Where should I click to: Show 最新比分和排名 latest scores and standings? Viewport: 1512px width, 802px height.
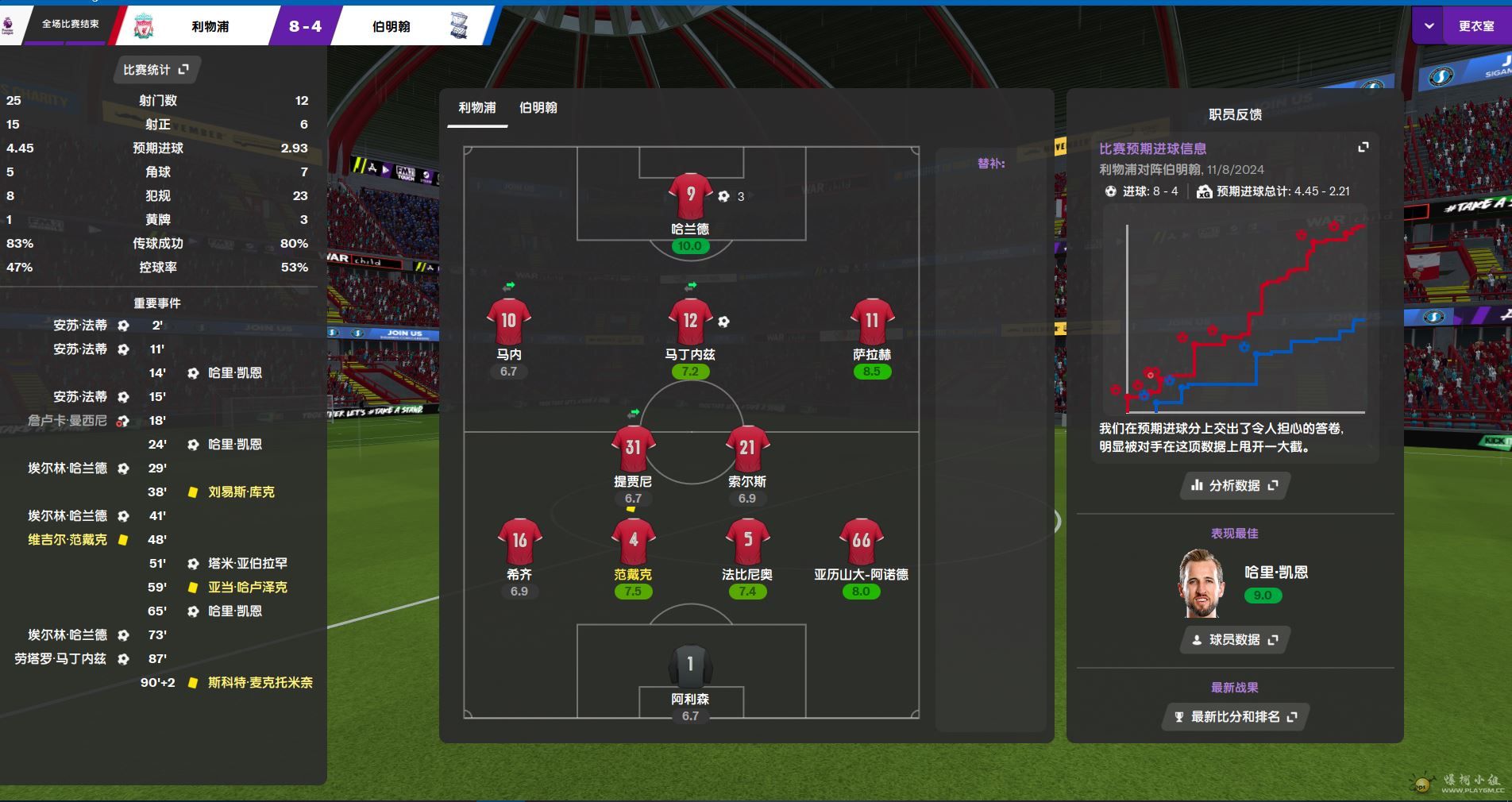(x=1234, y=717)
